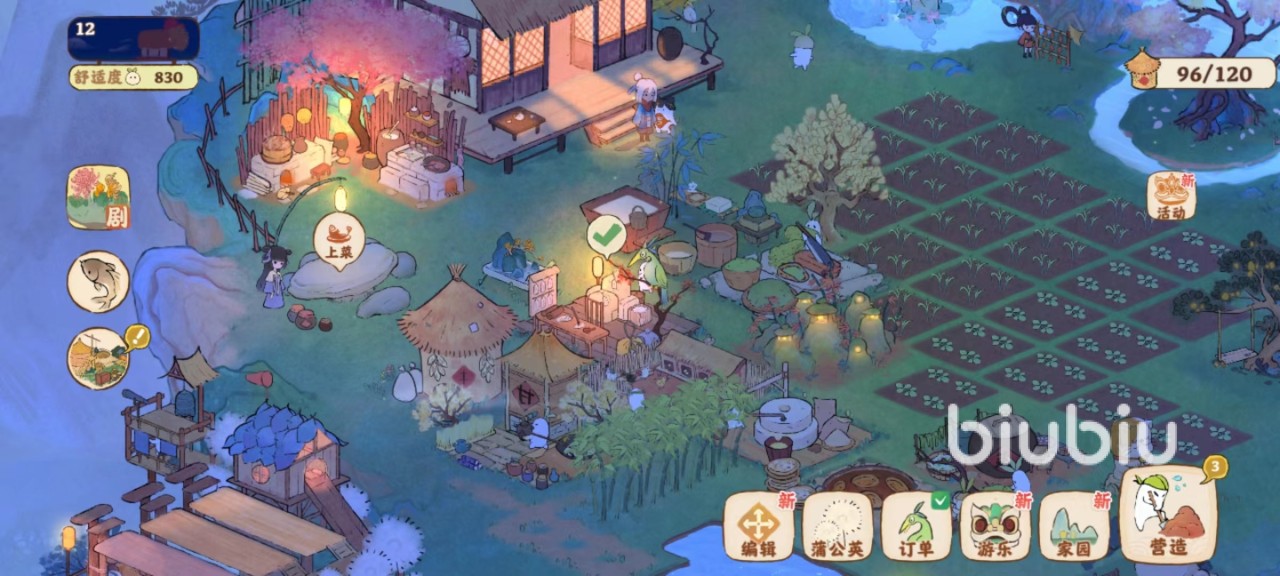Tap the 上菜 serve dish bubble

(x=338, y=240)
